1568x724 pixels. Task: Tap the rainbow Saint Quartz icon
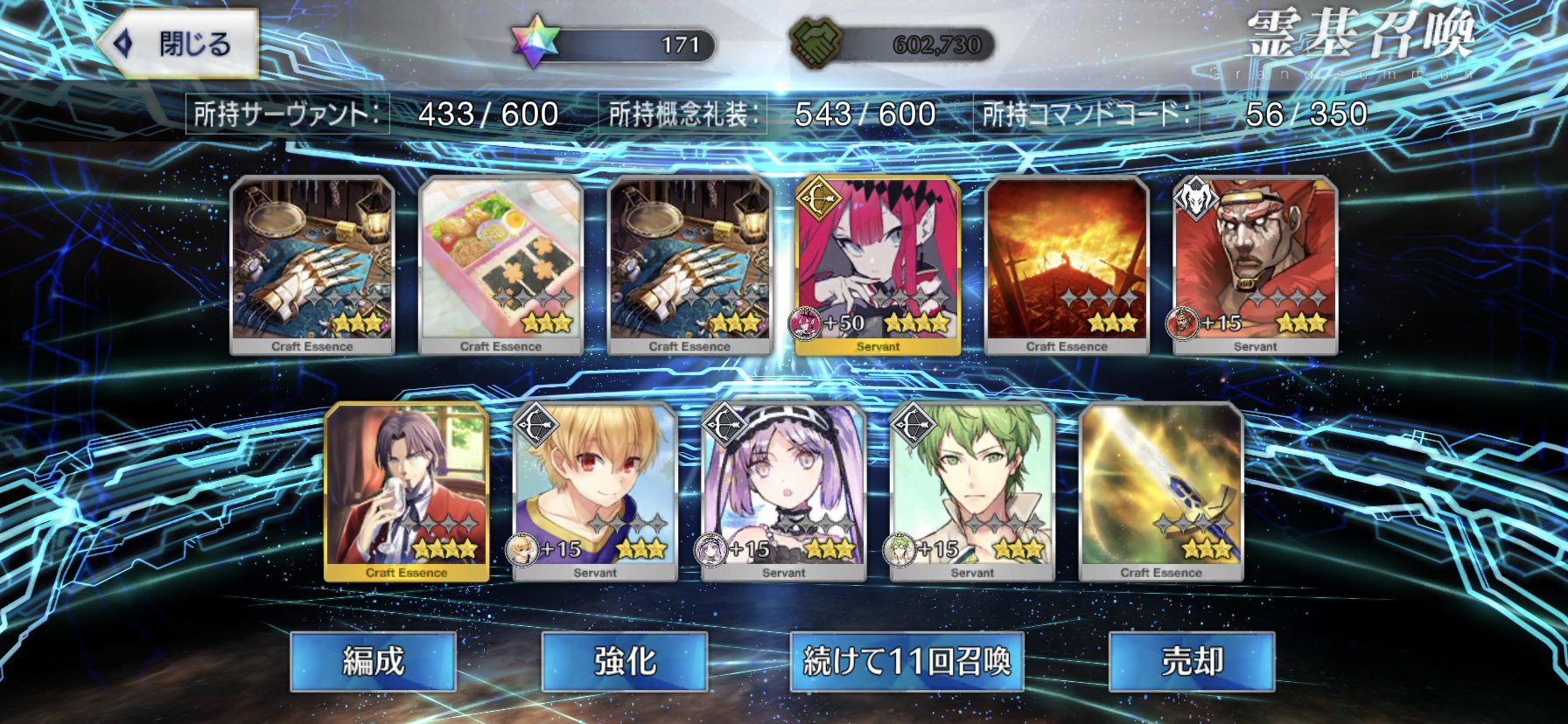point(534,44)
